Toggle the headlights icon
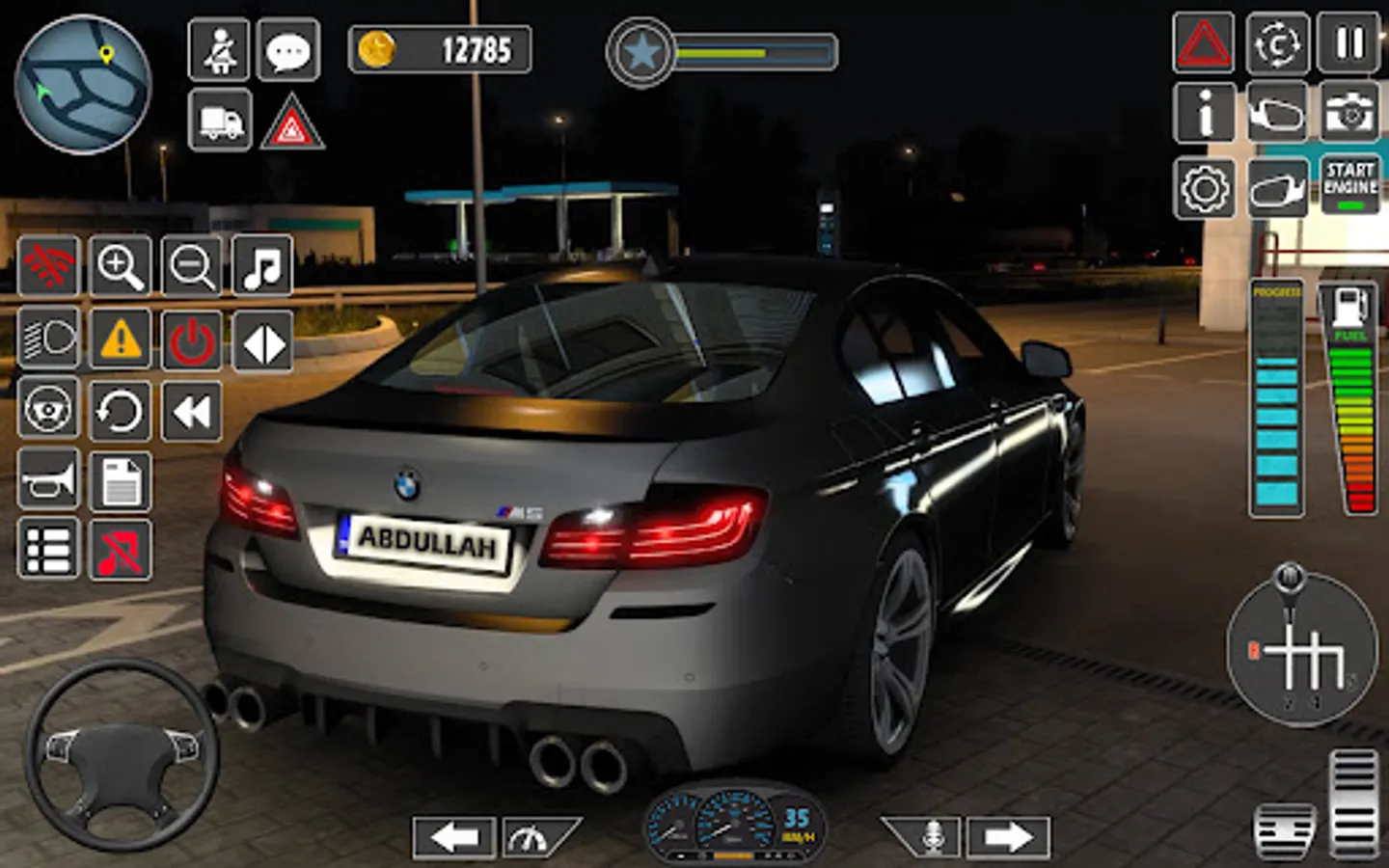Image resolution: width=1389 pixels, height=868 pixels. point(48,339)
